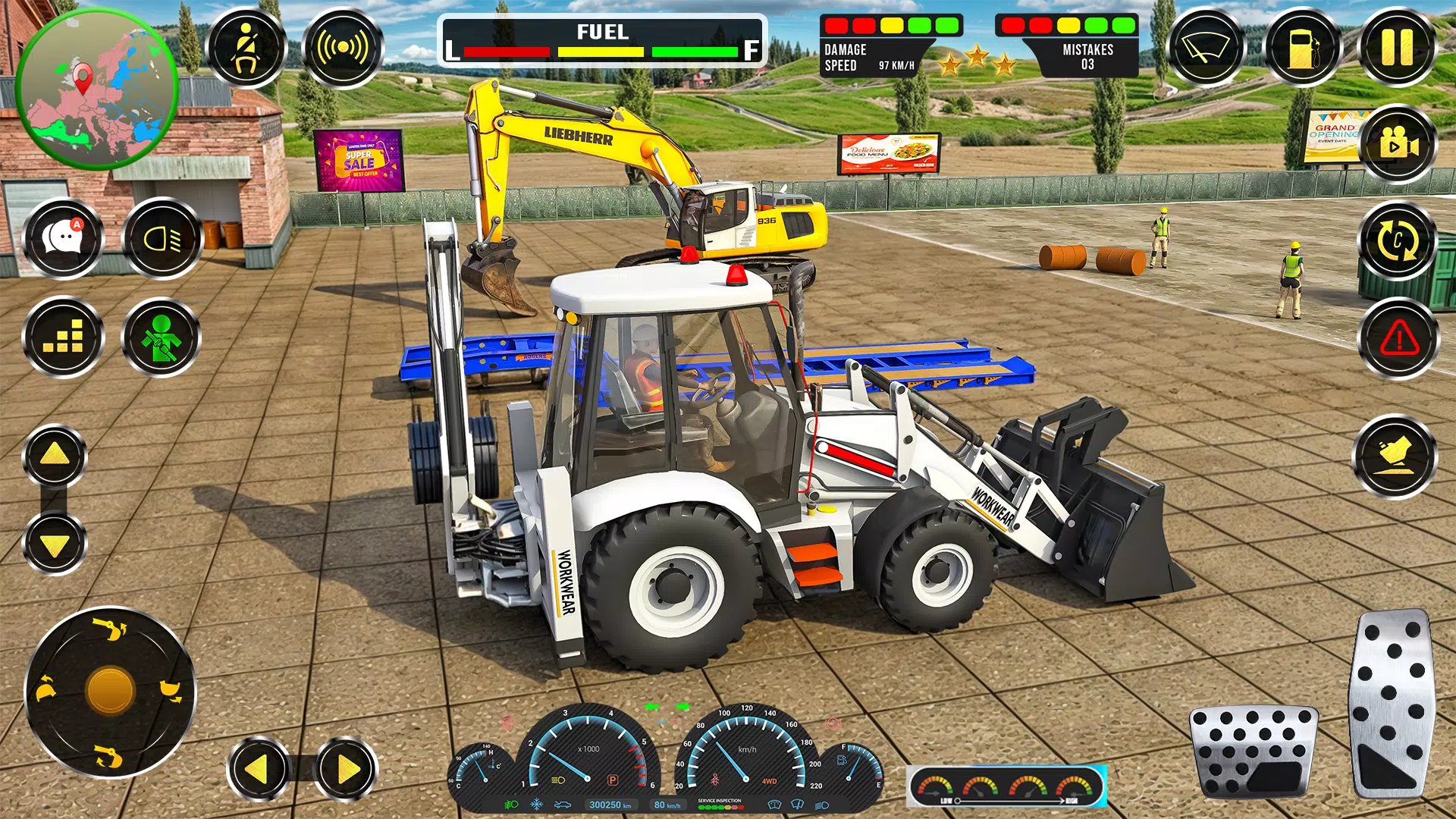Start the camera recorder

[1396, 144]
